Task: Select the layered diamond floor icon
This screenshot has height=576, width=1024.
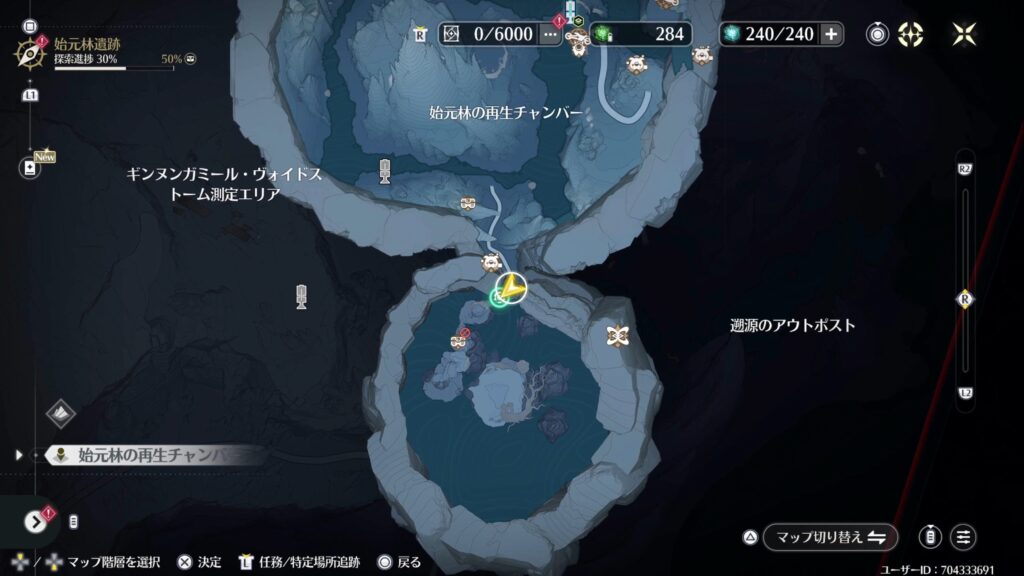Action: pyautogui.click(x=60, y=413)
